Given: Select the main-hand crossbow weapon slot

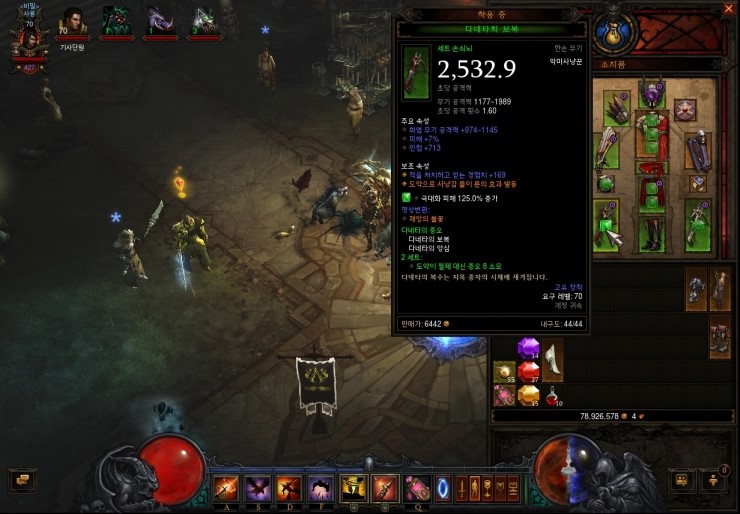Looking at the screenshot, I should click(x=609, y=221).
